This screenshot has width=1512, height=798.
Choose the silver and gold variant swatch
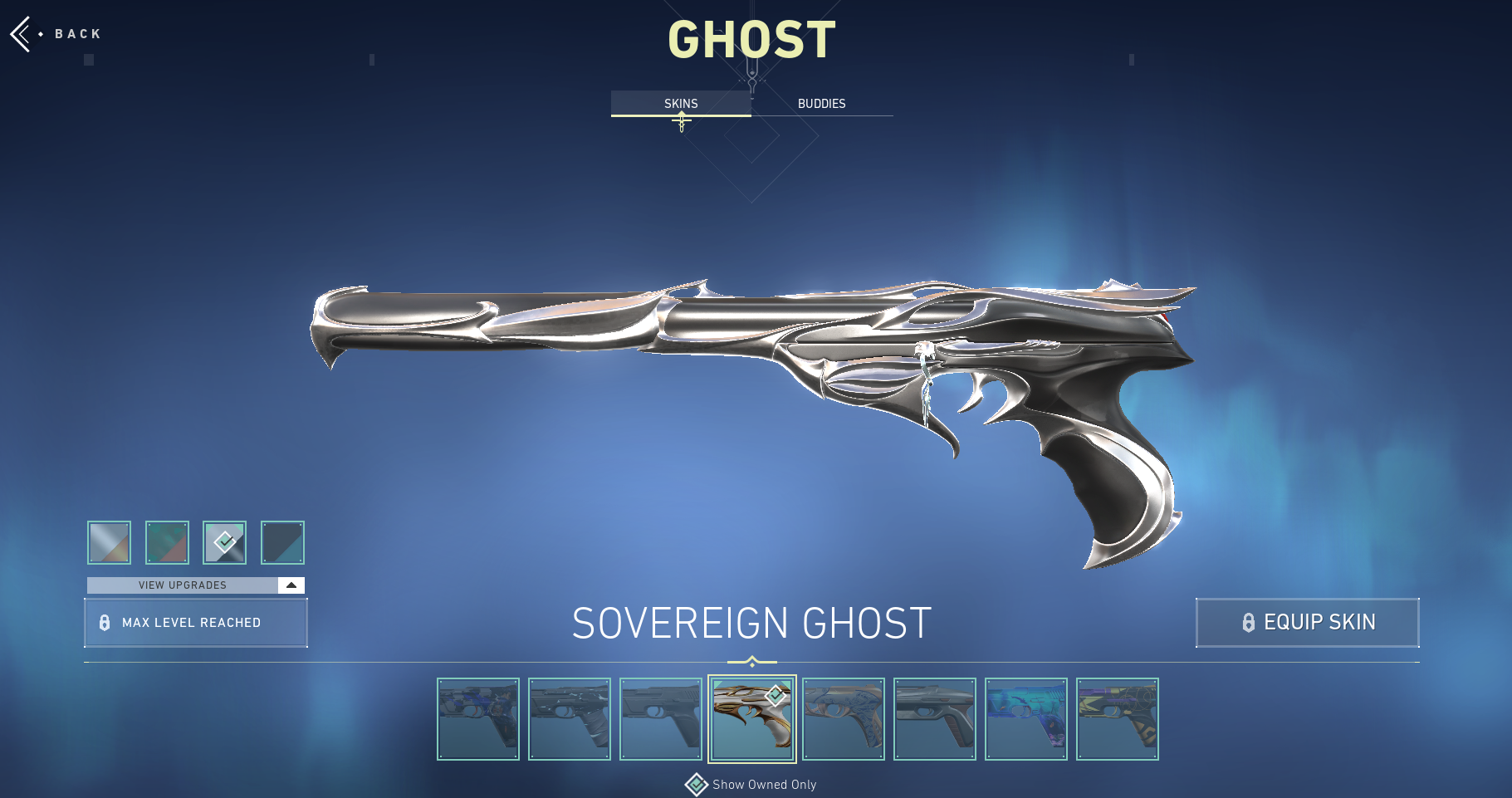click(x=110, y=542)
